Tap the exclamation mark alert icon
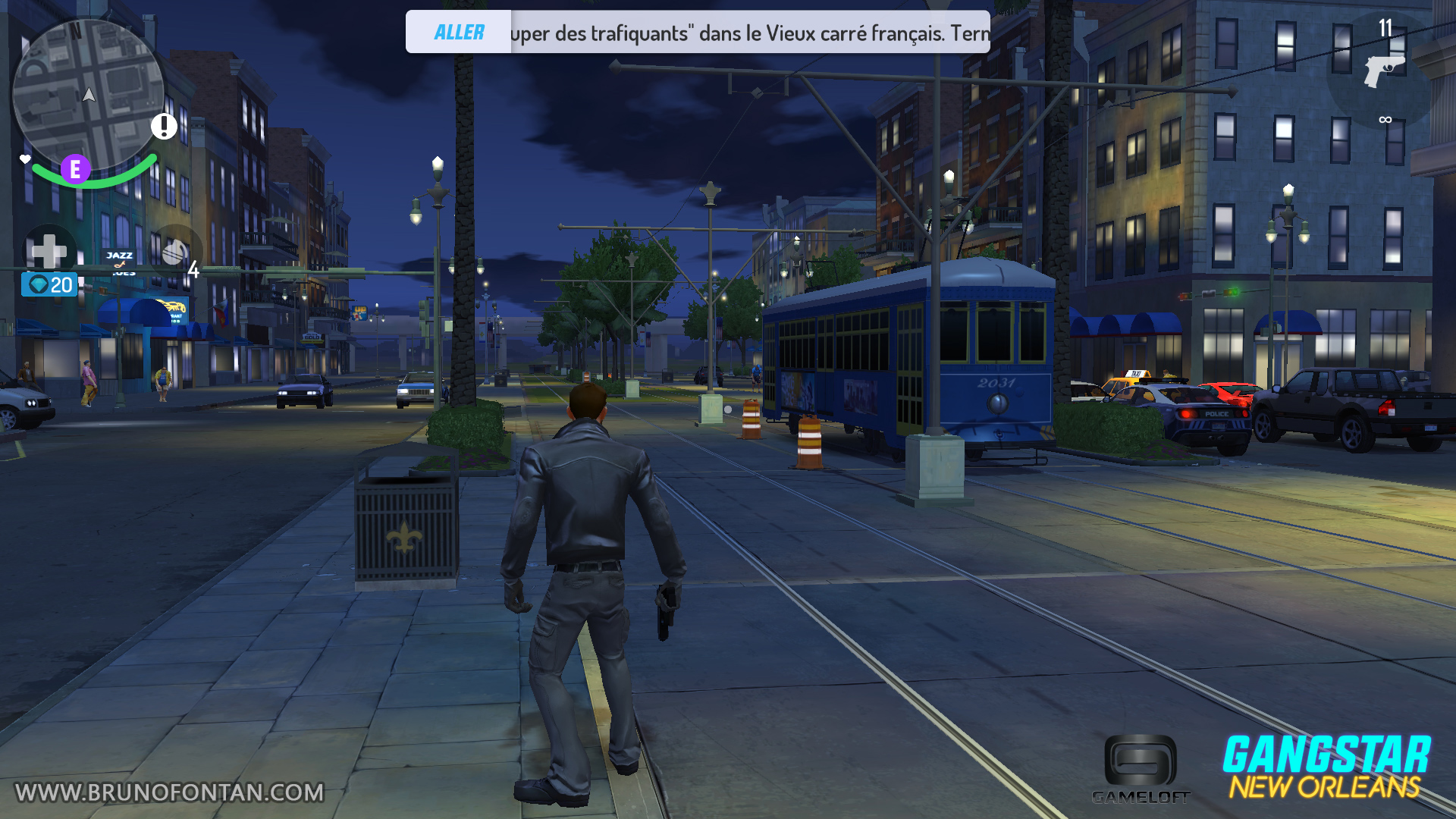This screenshot has width=1456, height=819. click(164, 126)
